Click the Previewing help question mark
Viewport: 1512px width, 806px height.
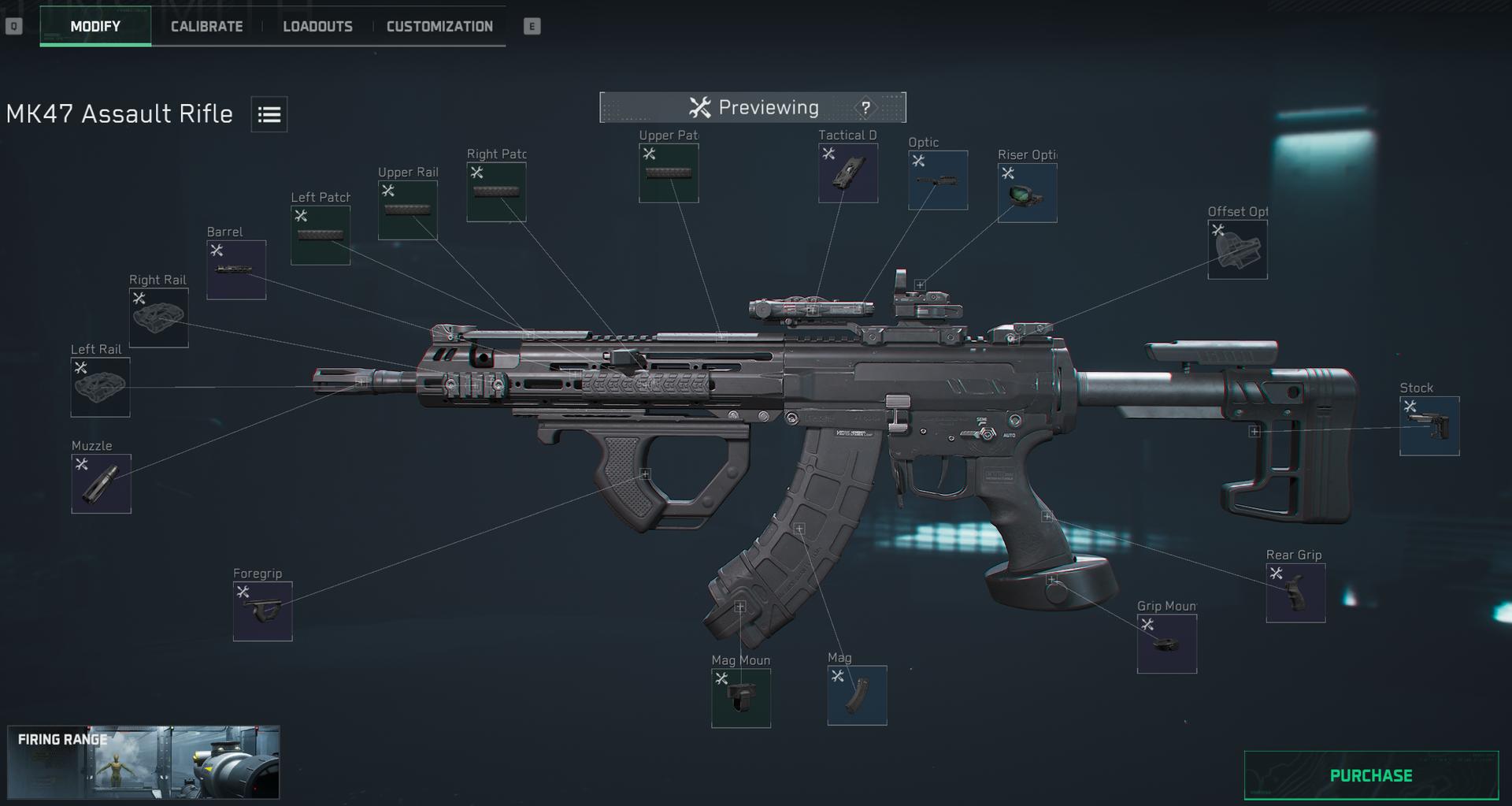(x=865, y=108)
